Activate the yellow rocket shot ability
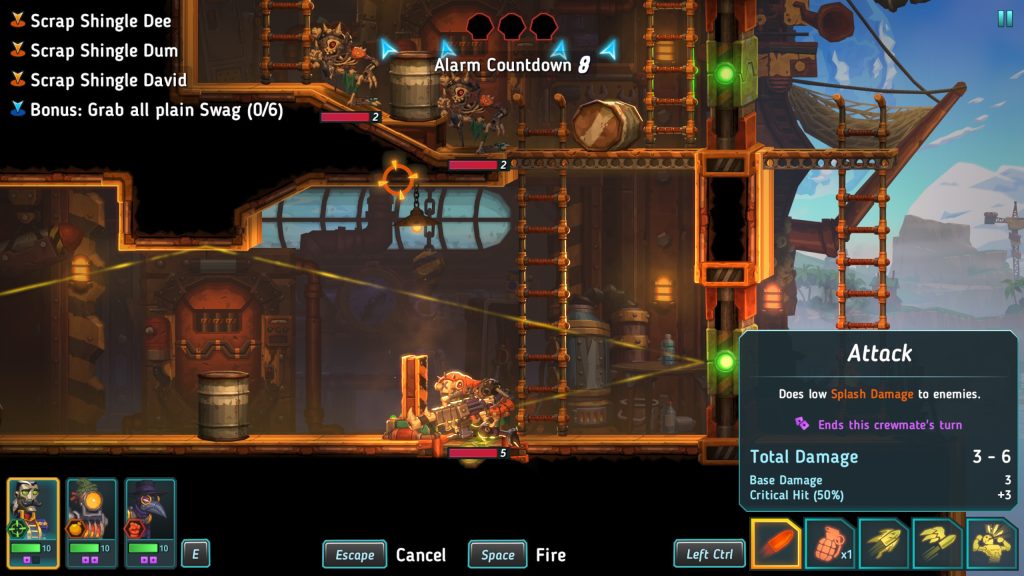 pyautogui.click(x=884, y=545)
